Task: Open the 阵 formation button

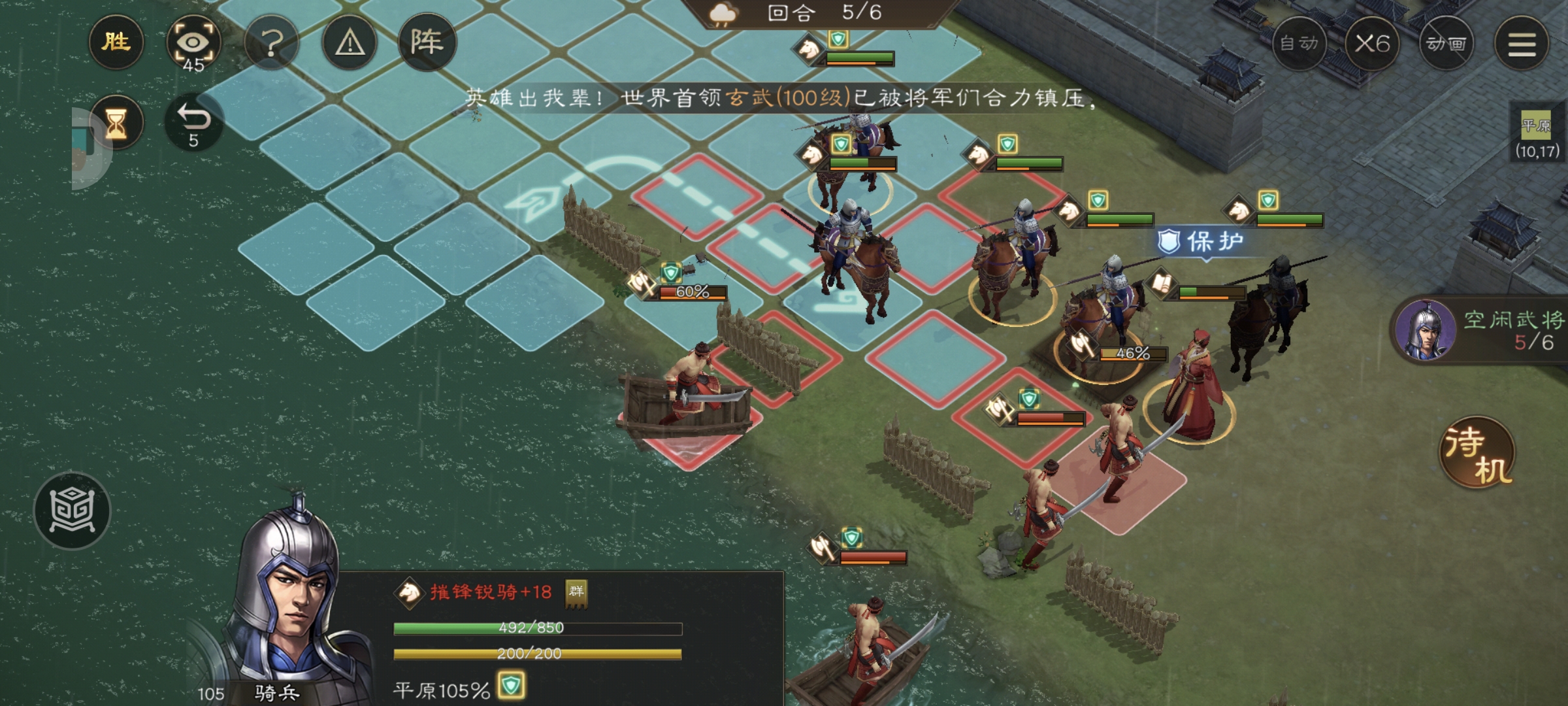Action: [x=427, y=43]
